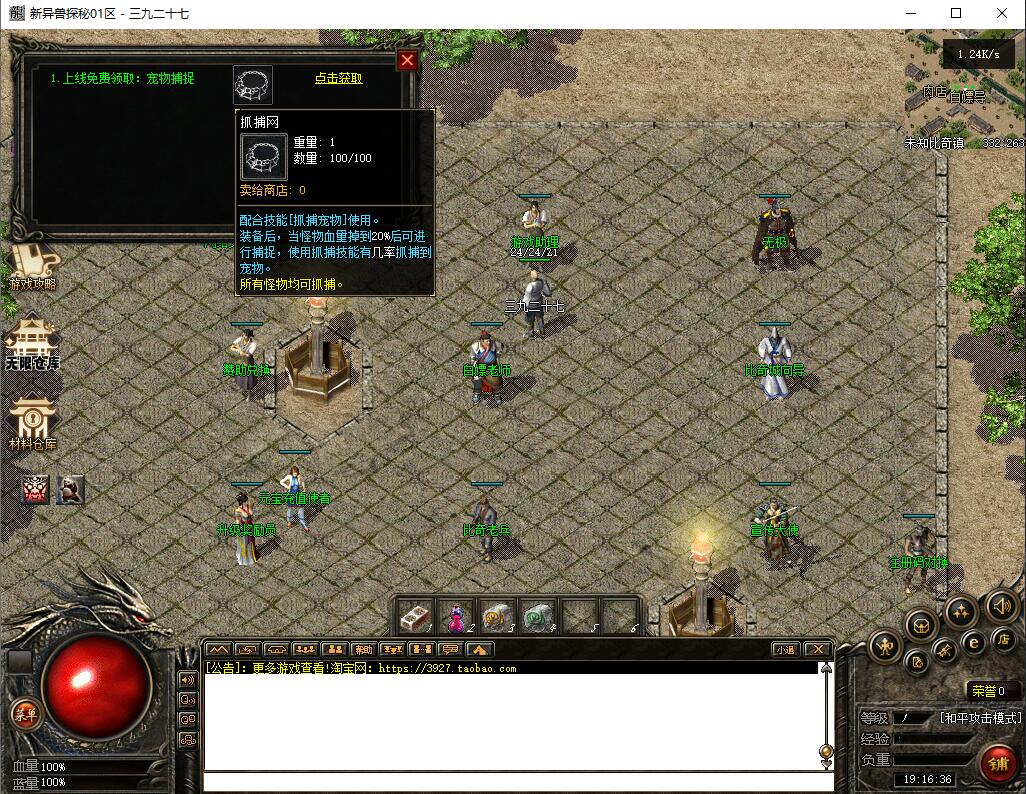
Task: Close the free pet capture reward panel
Action: (407, 60)
